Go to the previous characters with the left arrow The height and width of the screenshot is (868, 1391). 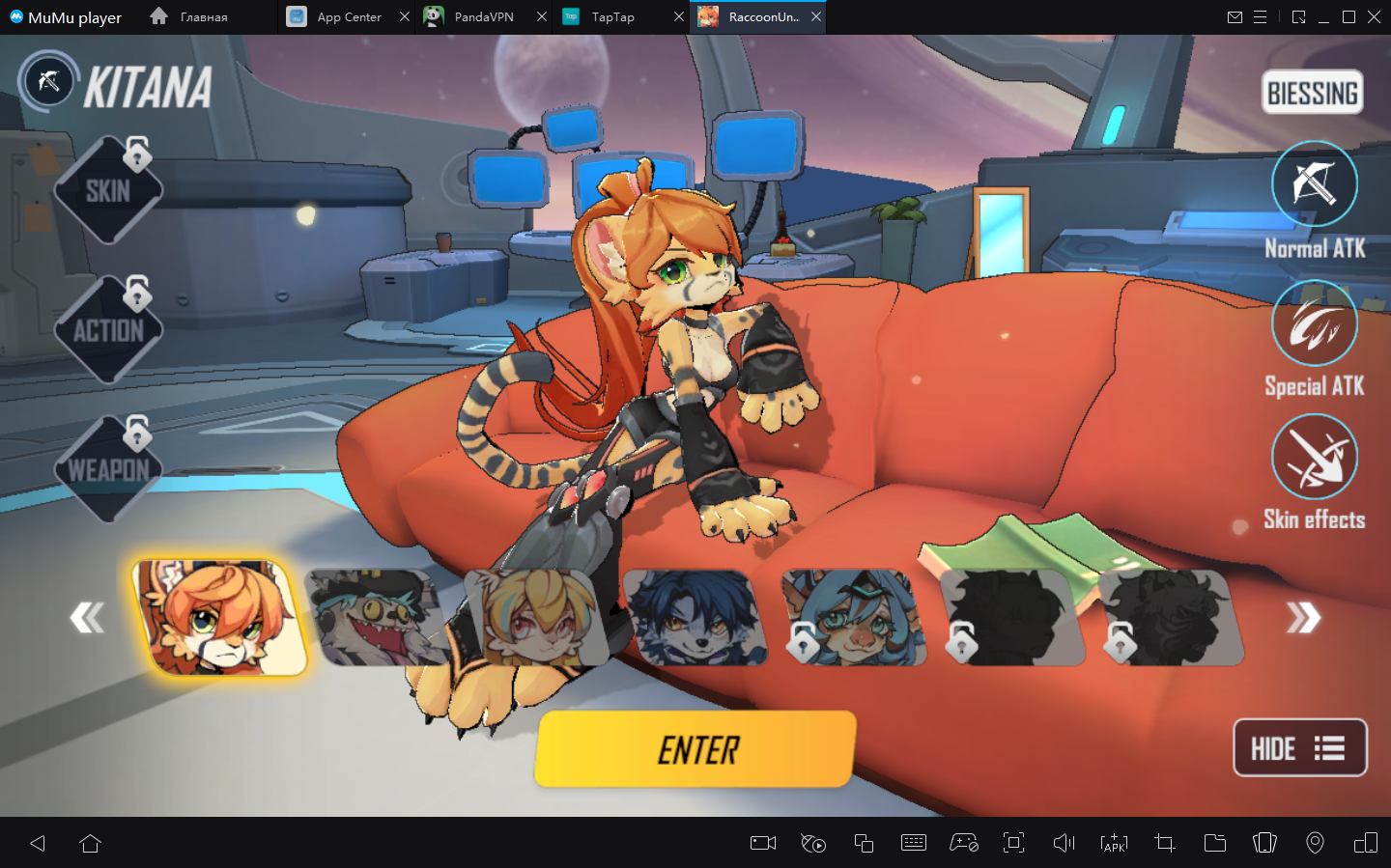coord(87,617)
